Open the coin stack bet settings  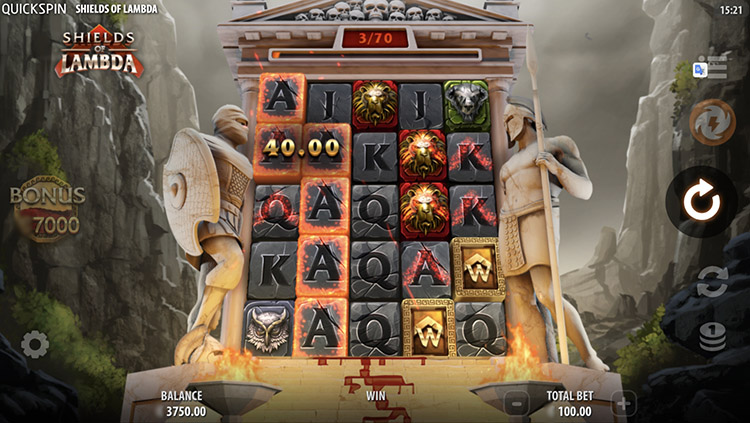point(712,338)
